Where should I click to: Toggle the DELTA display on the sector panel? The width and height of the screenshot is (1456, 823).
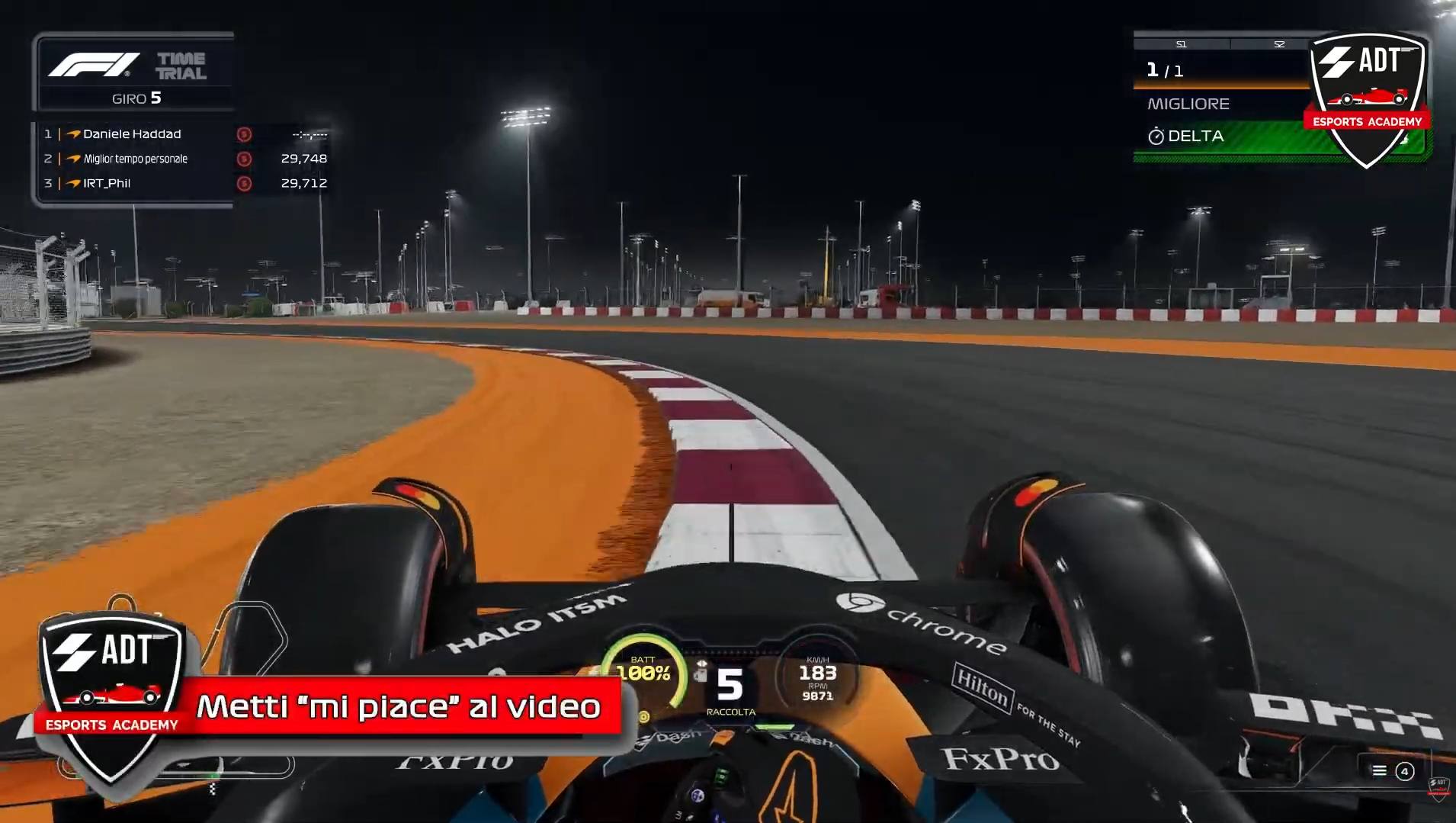[x=1197, y=136]
